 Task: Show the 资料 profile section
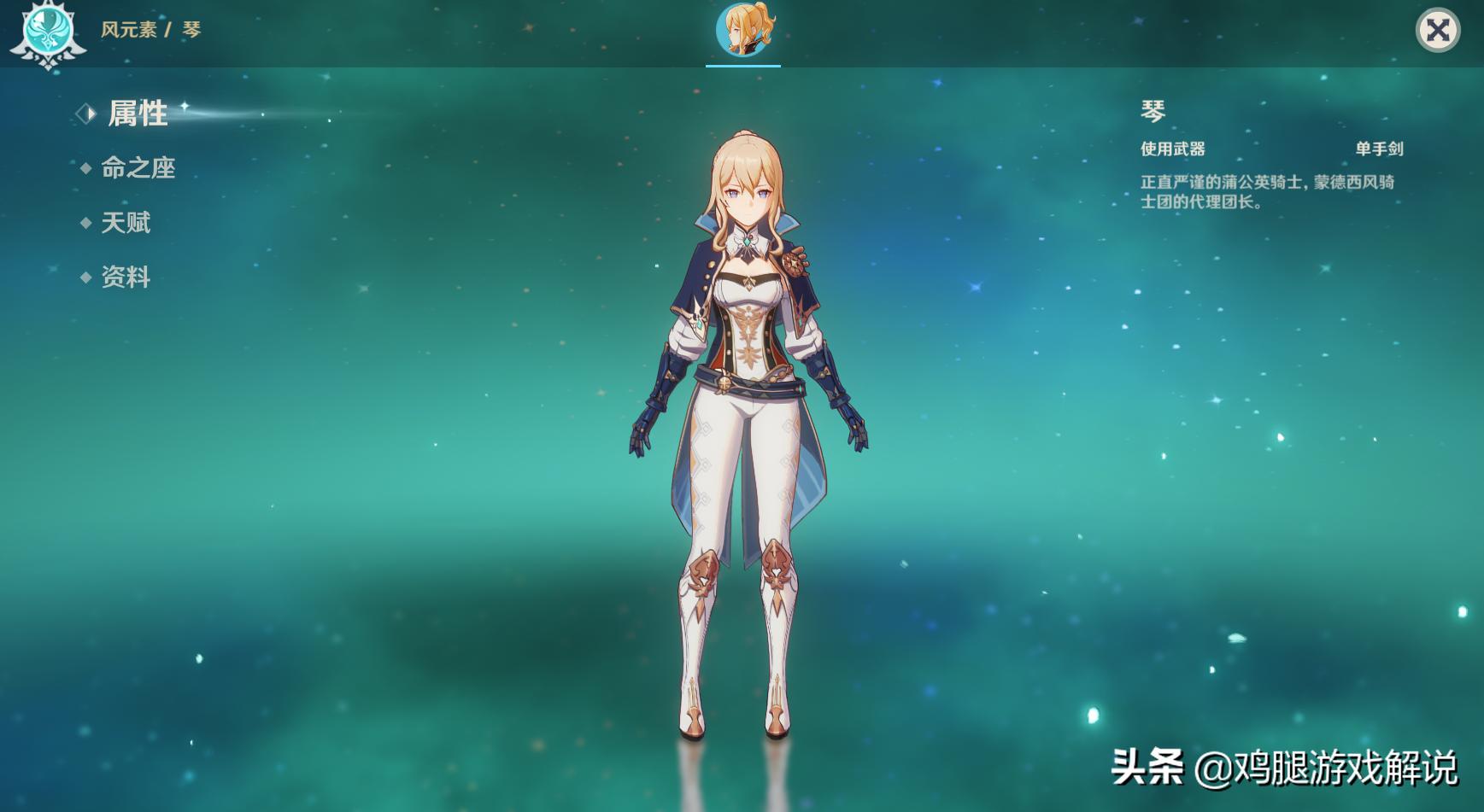tap(126, 277)
